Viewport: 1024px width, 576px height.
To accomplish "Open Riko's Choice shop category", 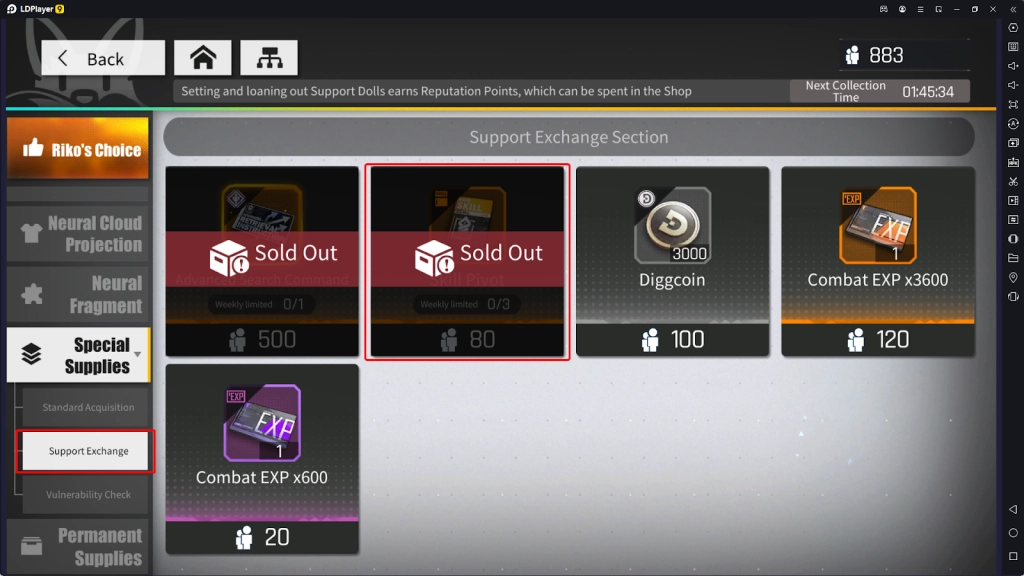I will click(78, 149).
